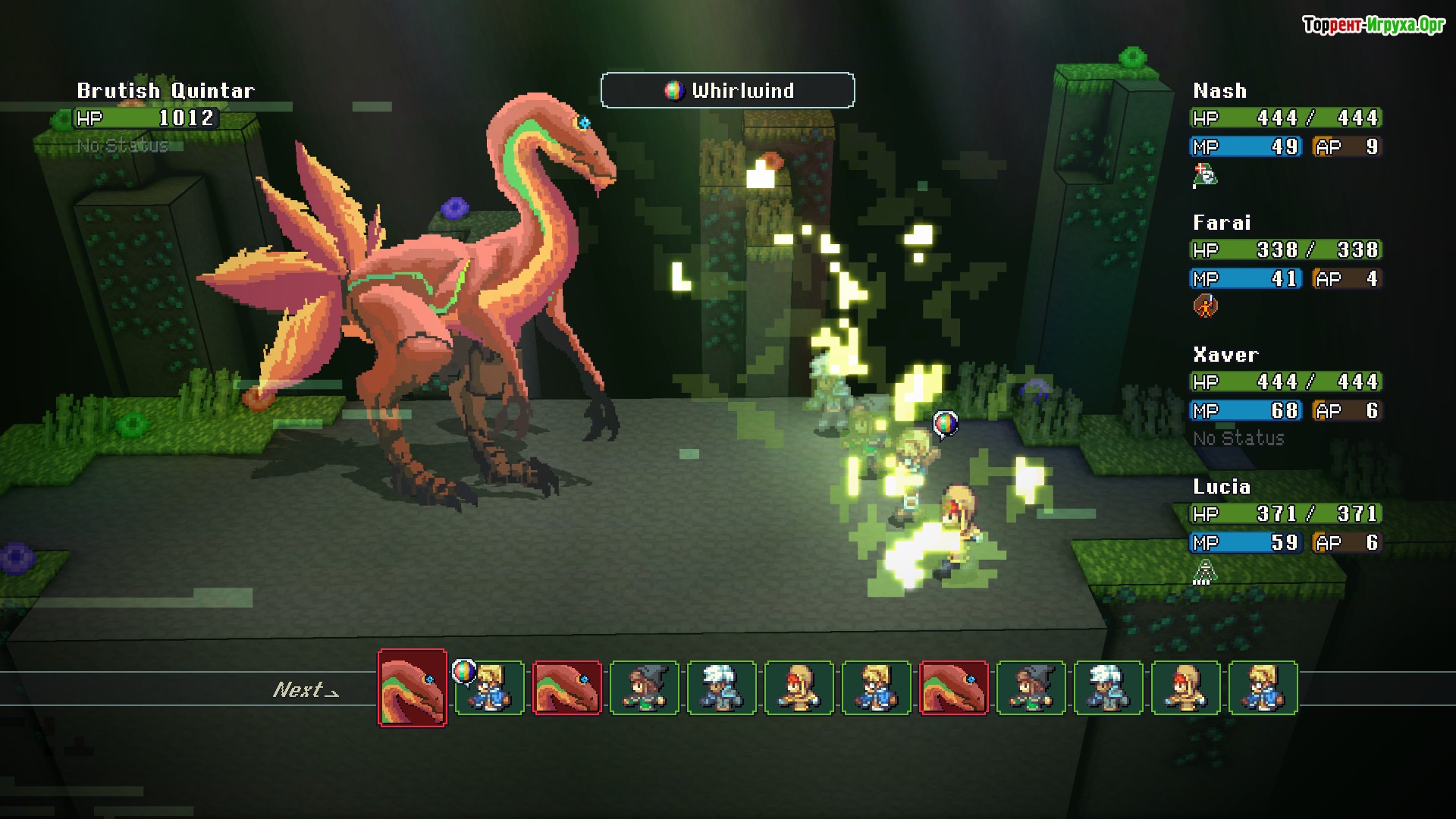Viewport: 1456px width, 819px height.
Task: Click the turn portrait with the rainbow orb
Action: click(x=489, y=688)
